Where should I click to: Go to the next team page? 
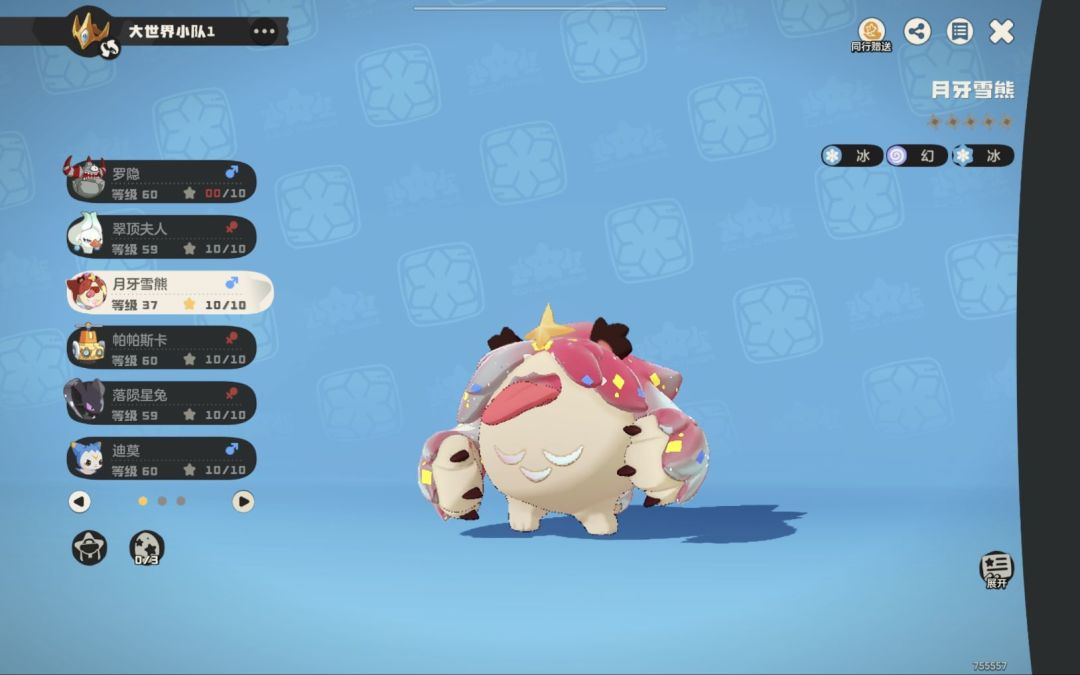click(x=243, y=501)
